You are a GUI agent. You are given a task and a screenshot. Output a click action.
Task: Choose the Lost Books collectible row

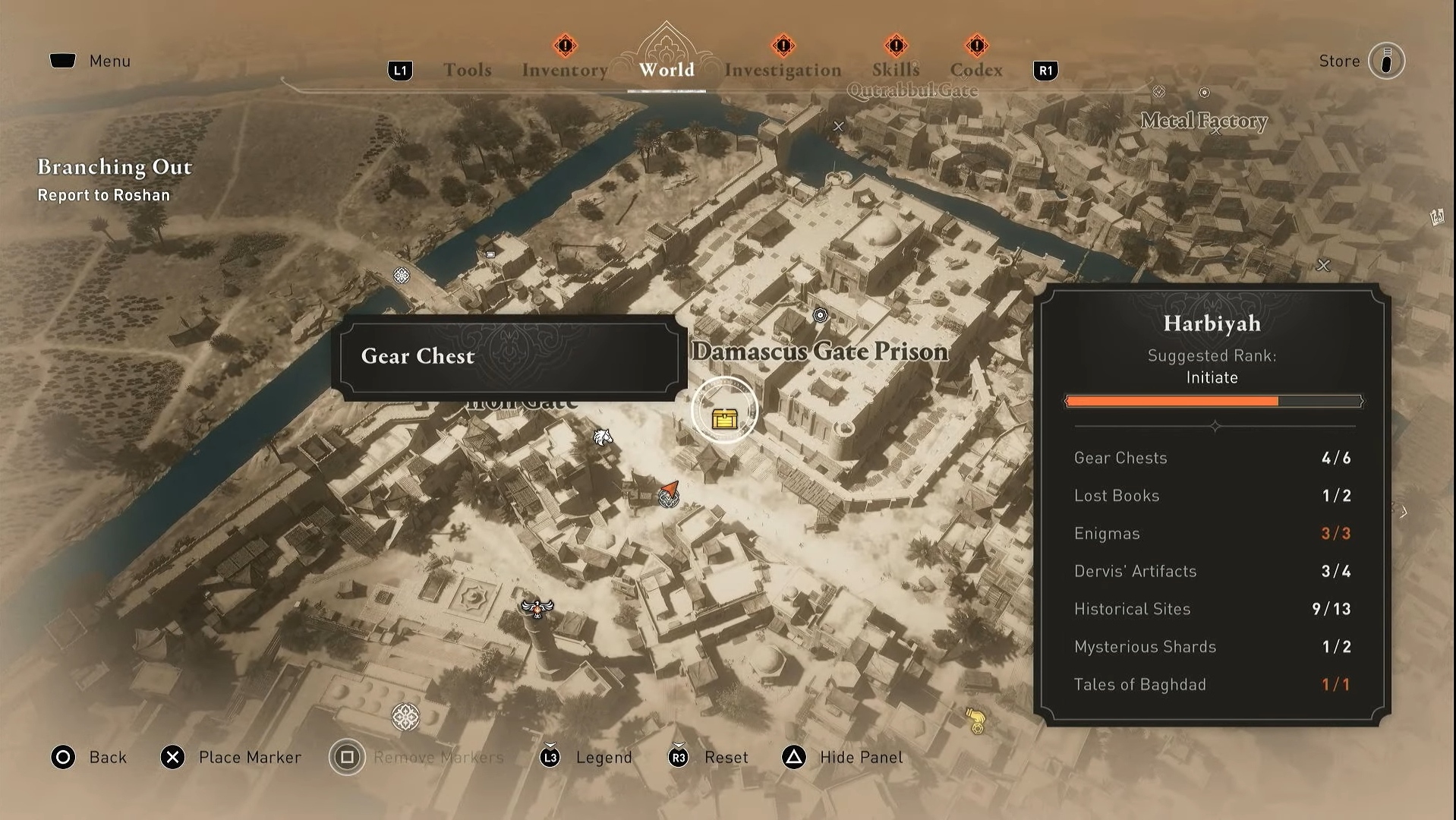[x=1212, y=496]
